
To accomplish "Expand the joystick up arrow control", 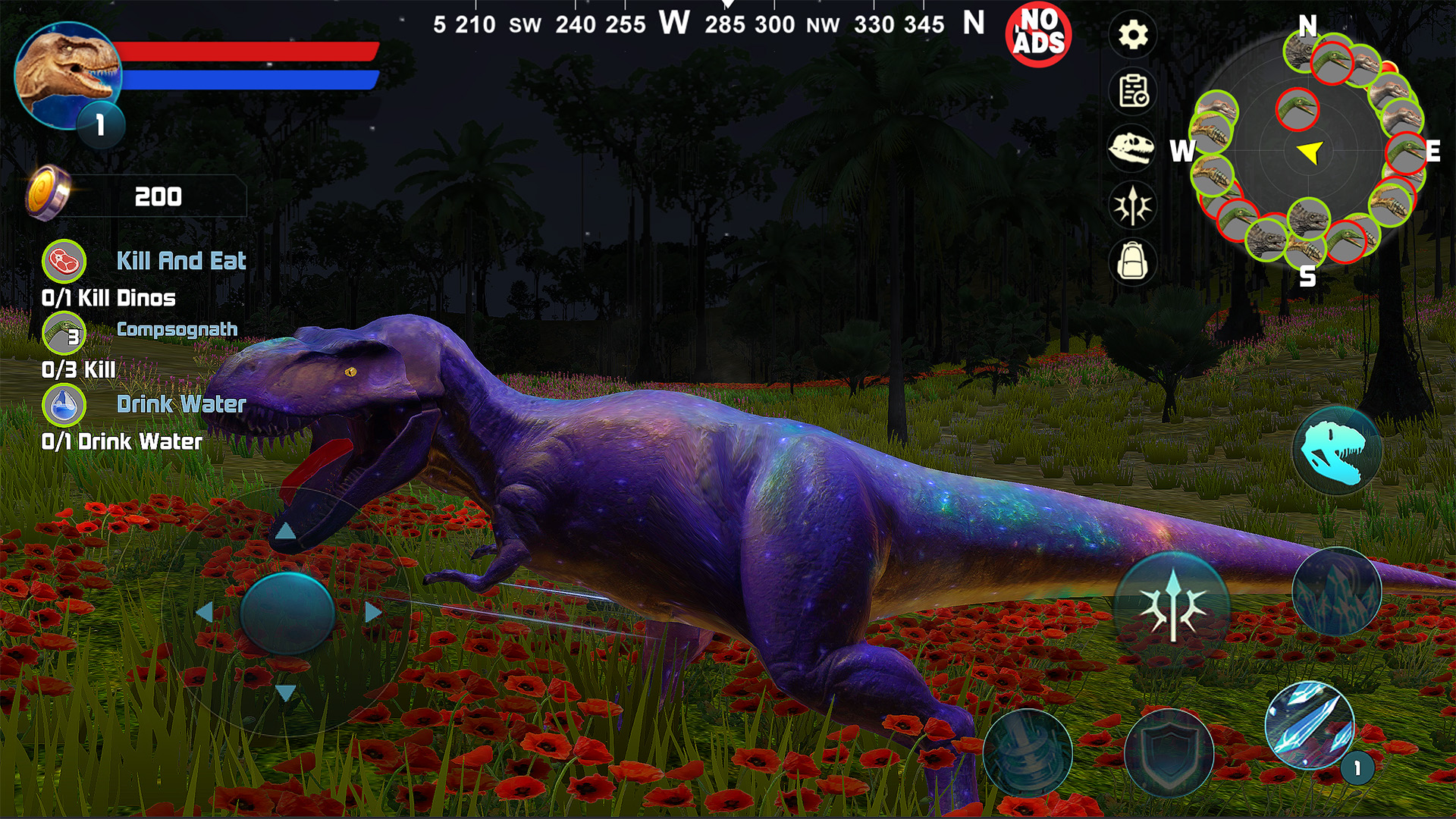I will tap(287, 531).
